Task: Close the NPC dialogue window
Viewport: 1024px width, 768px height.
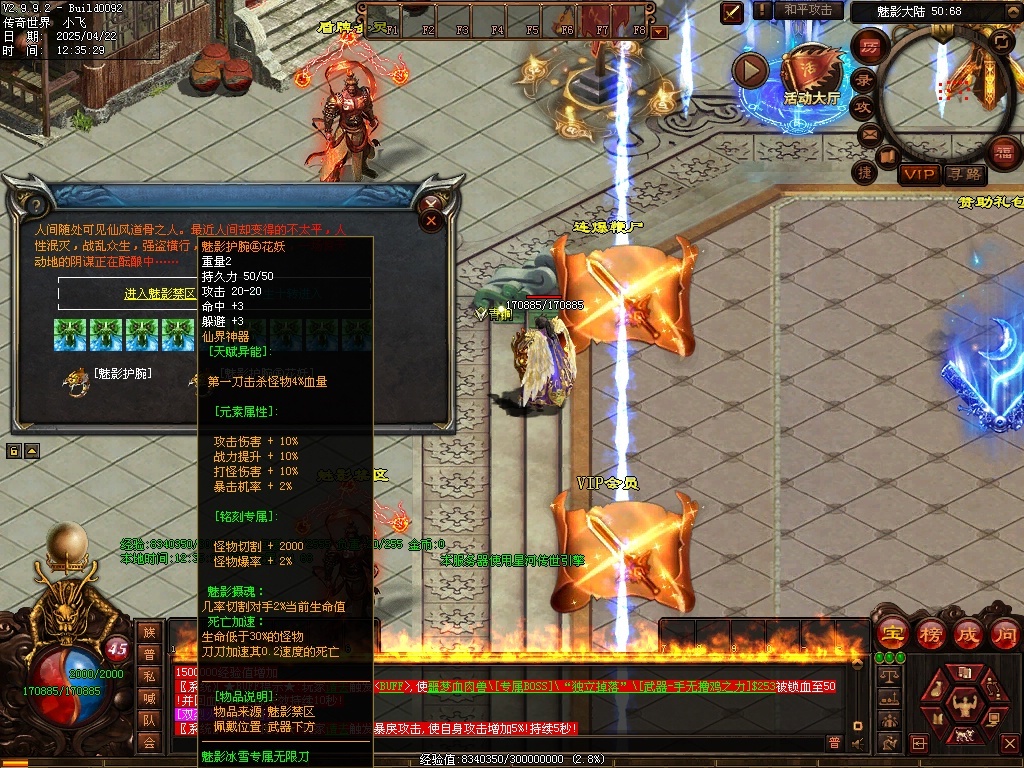Action: click(432, 221)
